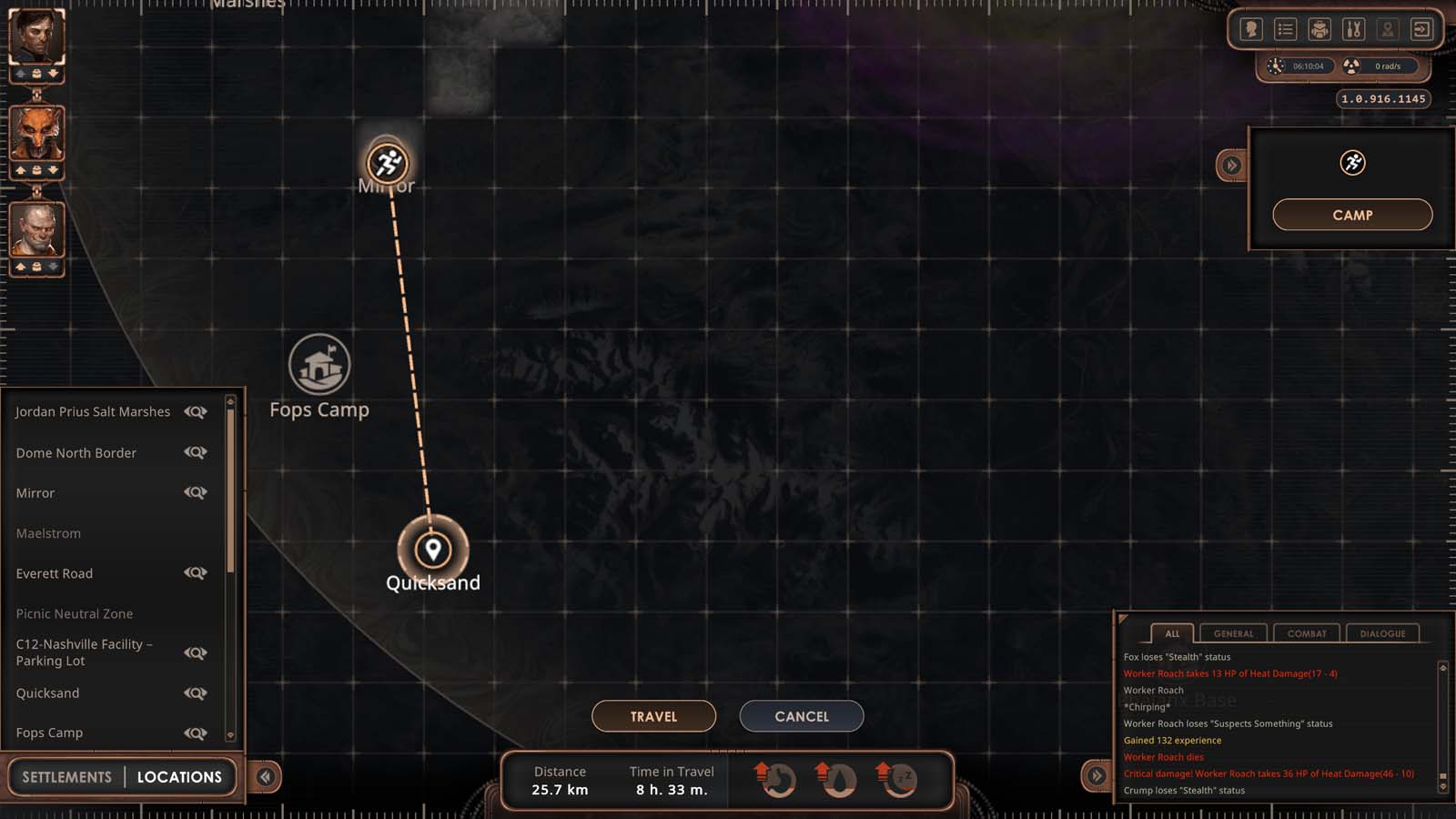Switch to the COMBAT log tab
The image size is (1456, 819).
1306,633
